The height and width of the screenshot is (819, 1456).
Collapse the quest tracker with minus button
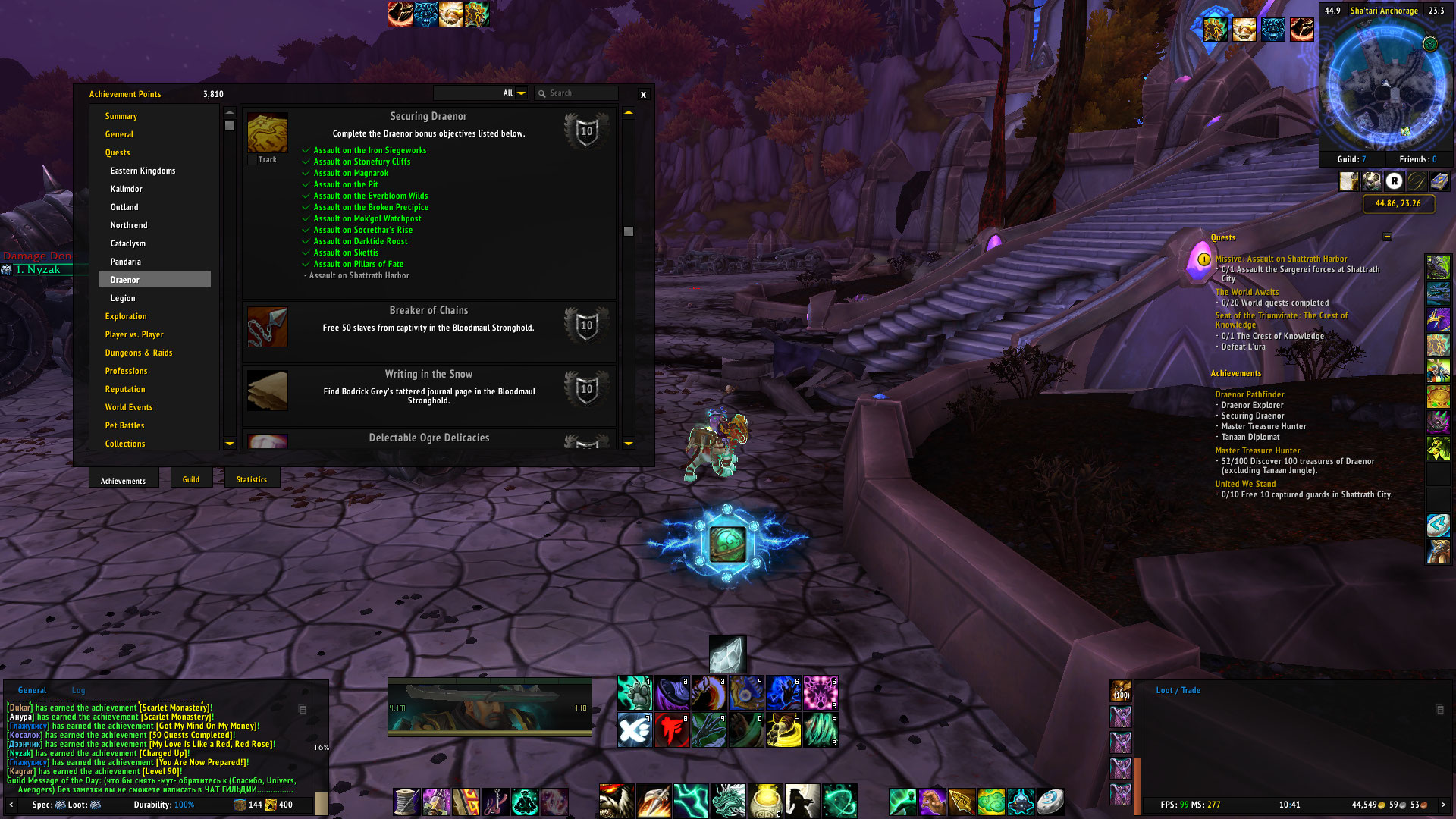coord(1387,237)
